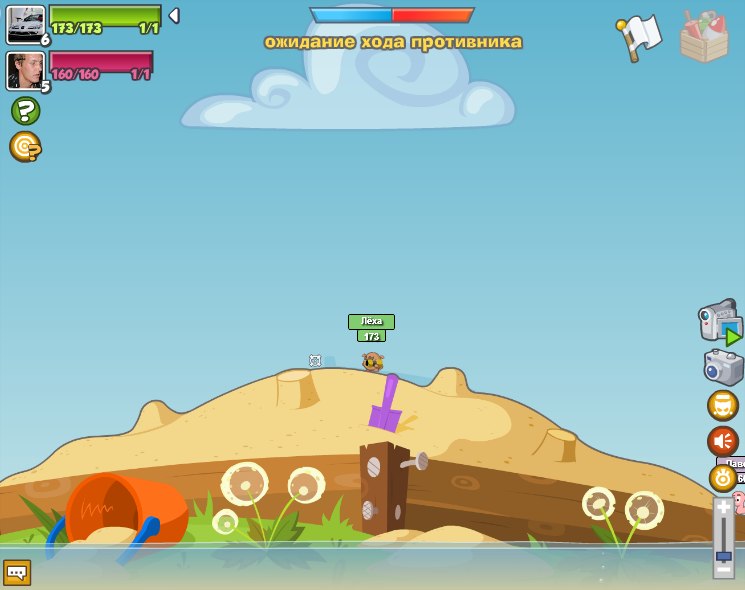The image size is (745, 590).
Task: Click the blue zoom slider handle
Action: 723,554
